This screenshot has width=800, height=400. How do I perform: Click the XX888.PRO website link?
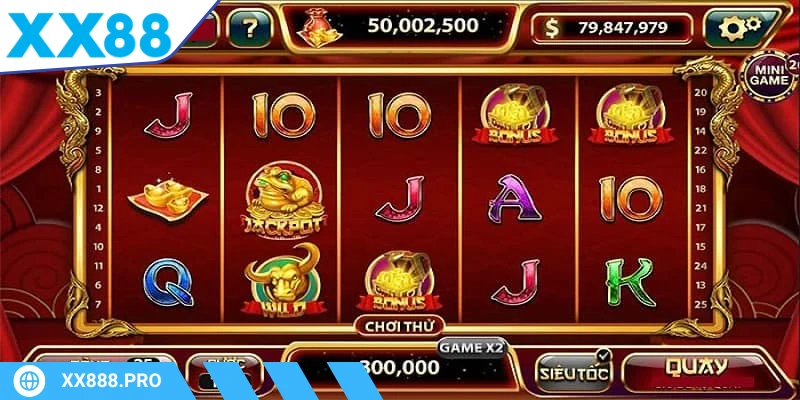[113, 382]
